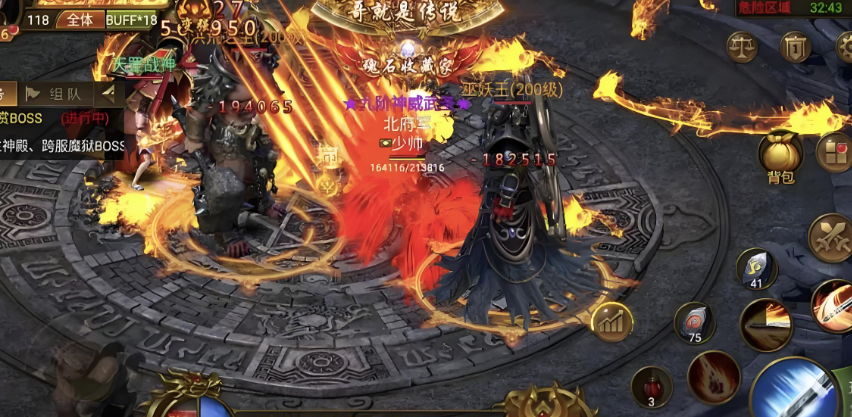Open the trash bin icon
Viewport: 852px width, 417px height.
coord(796,46)
